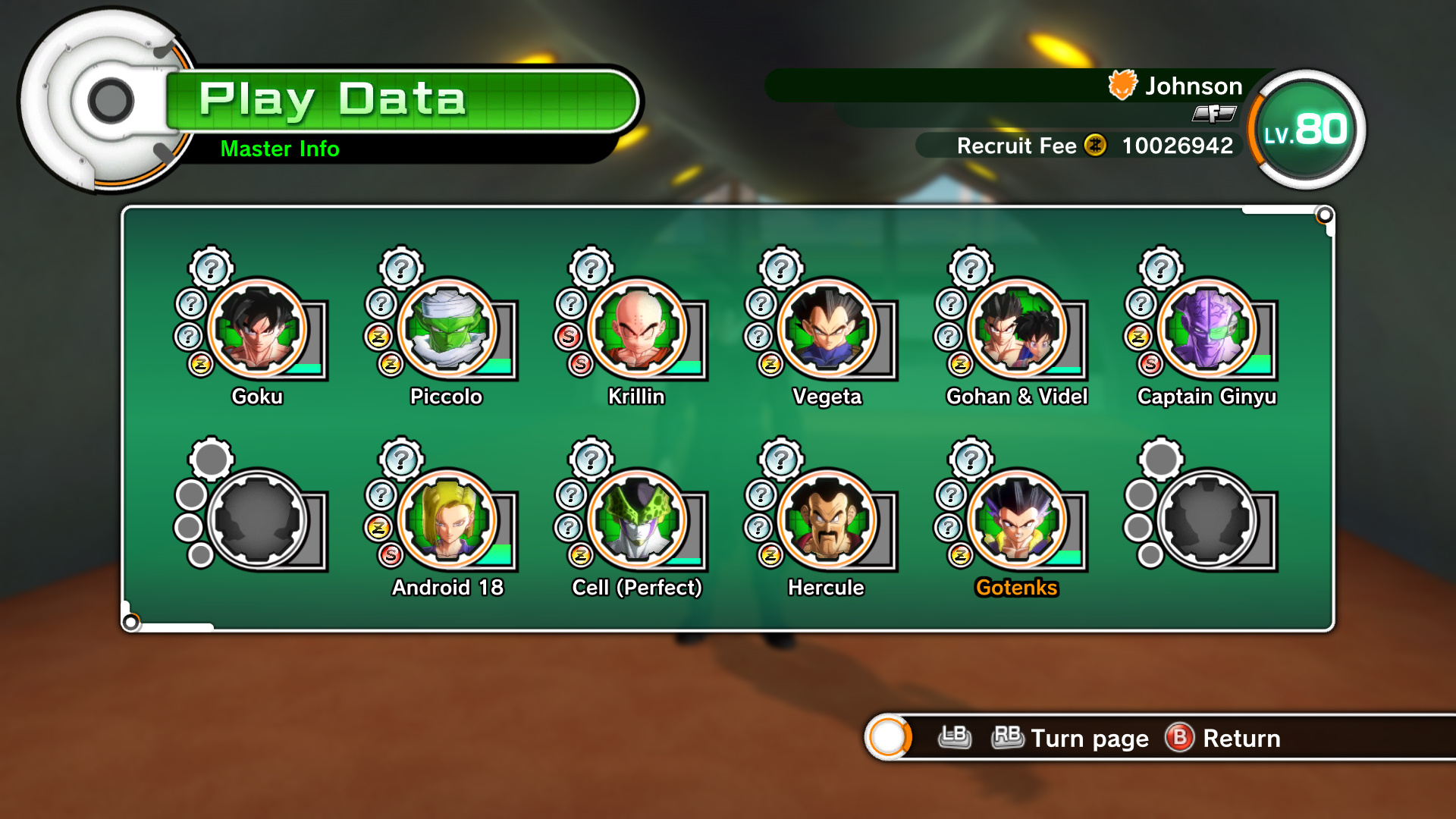Choose the highlighted Gotenks portrait
Image resolution: width=1456 pixels, height=819 pixels.
tap(1018, 519)
